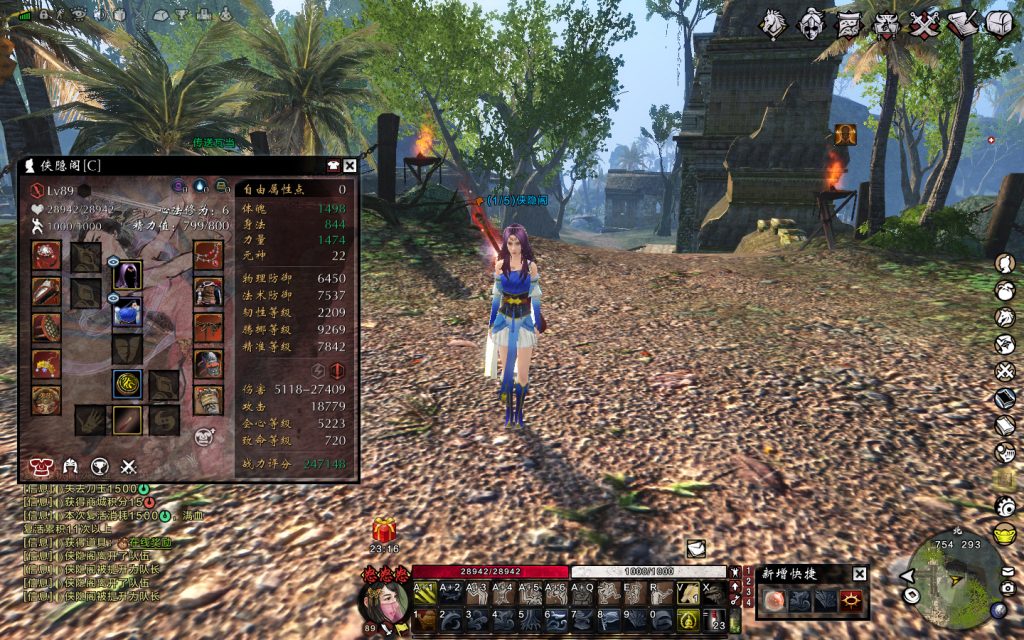
Task: Select the red necklace equipment slot
Action: [x=208, y=256]
